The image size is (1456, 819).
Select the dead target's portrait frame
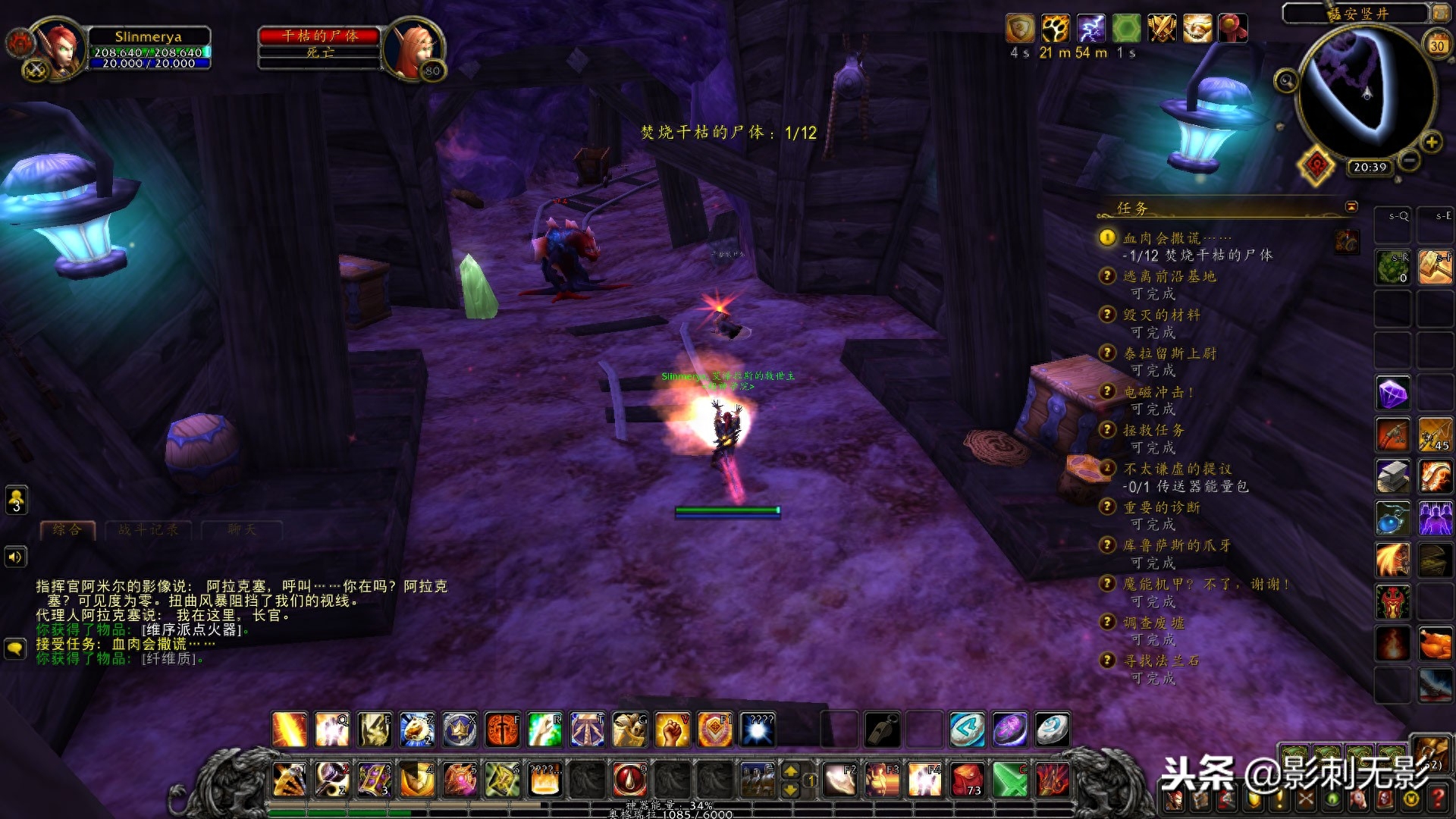tap(412, 49)
